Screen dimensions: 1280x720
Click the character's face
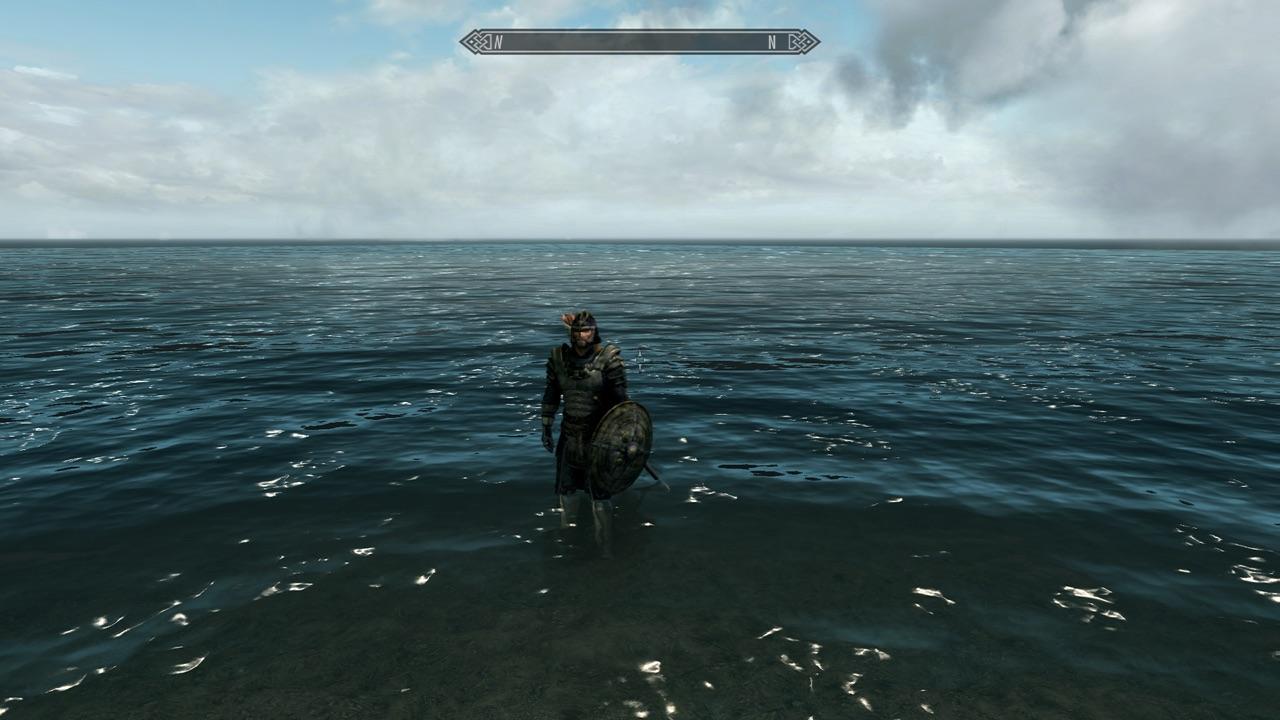click(585, 335)
